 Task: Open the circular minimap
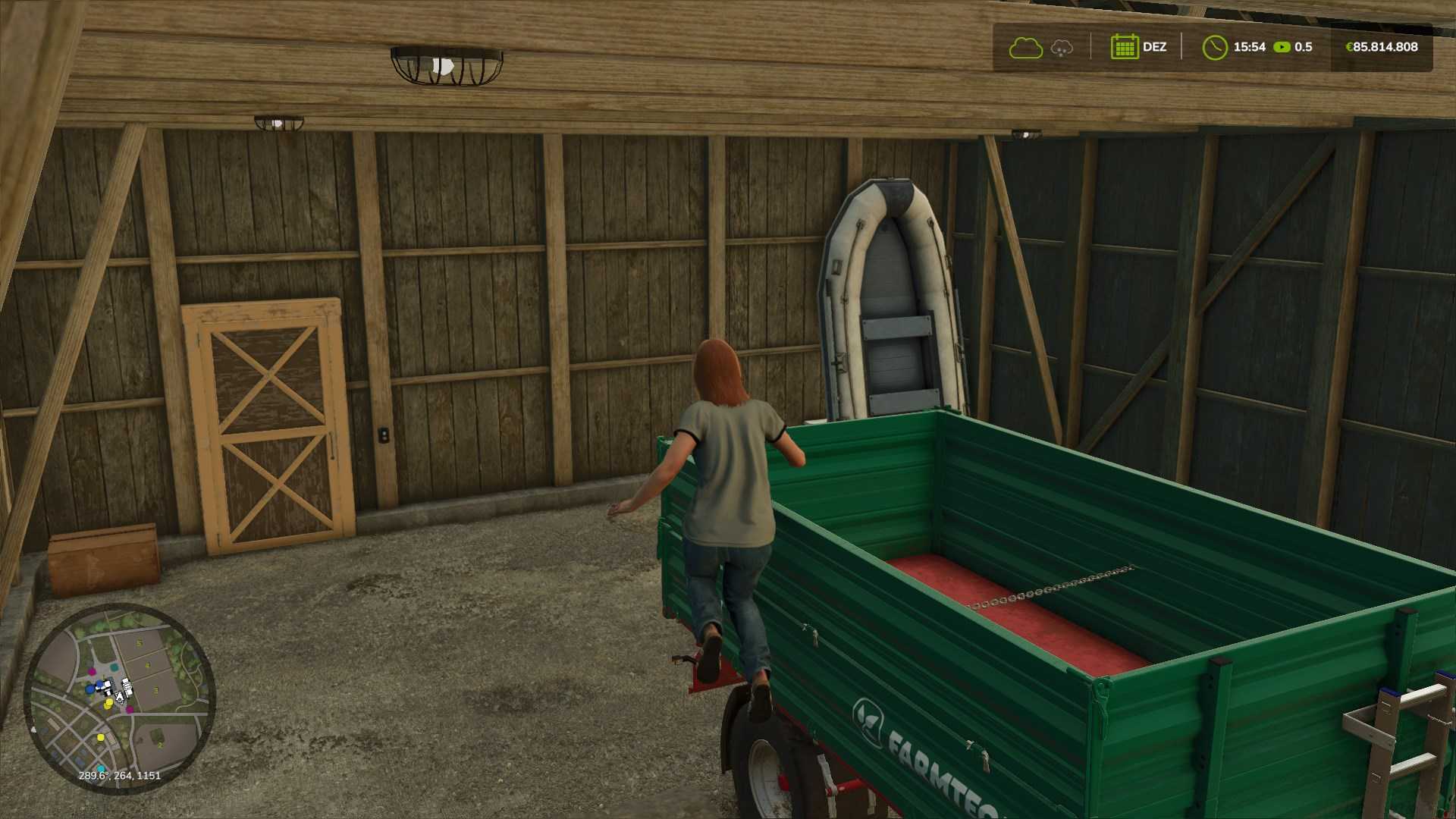(120, 698)
